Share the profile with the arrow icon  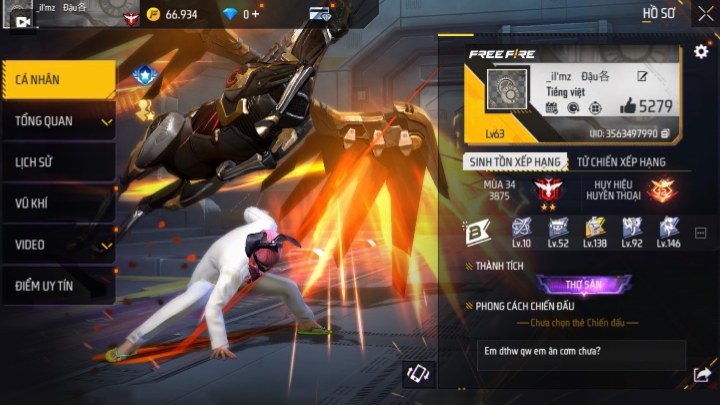pos(701,375)
